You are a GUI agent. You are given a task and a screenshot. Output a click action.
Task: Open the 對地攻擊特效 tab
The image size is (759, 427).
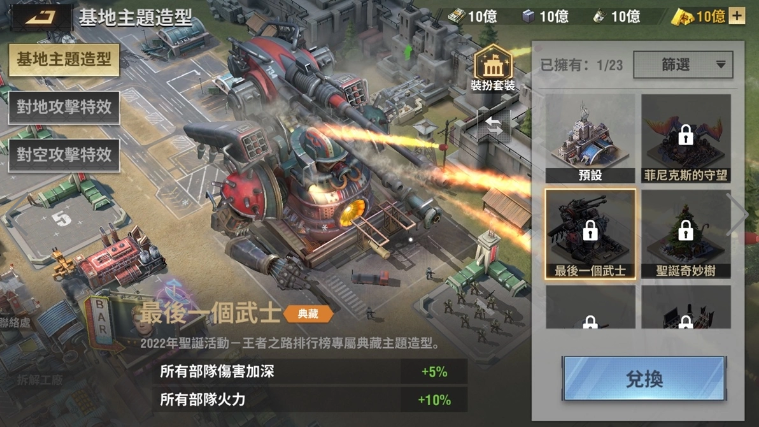64,107
